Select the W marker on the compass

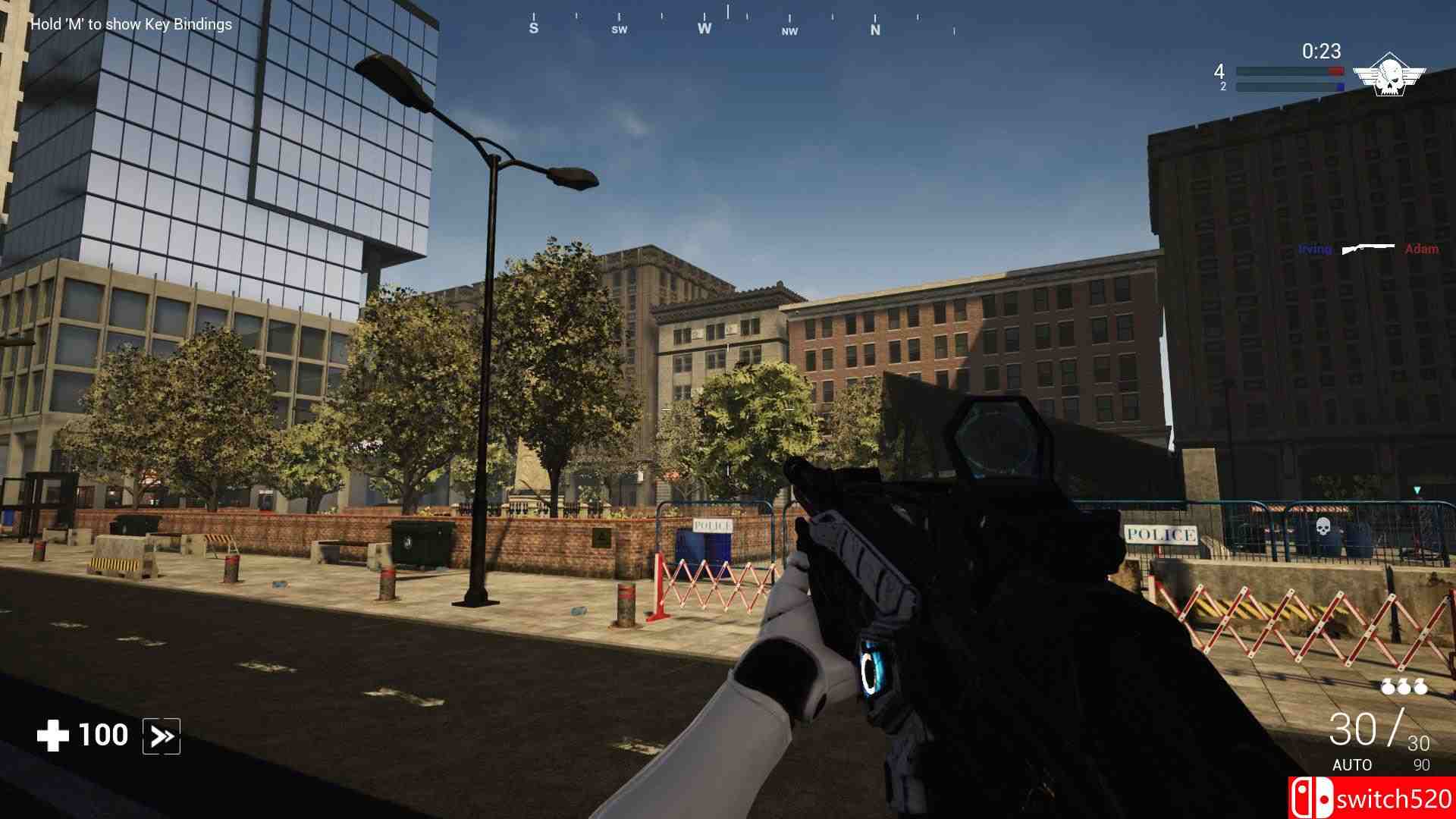point(704,29)
